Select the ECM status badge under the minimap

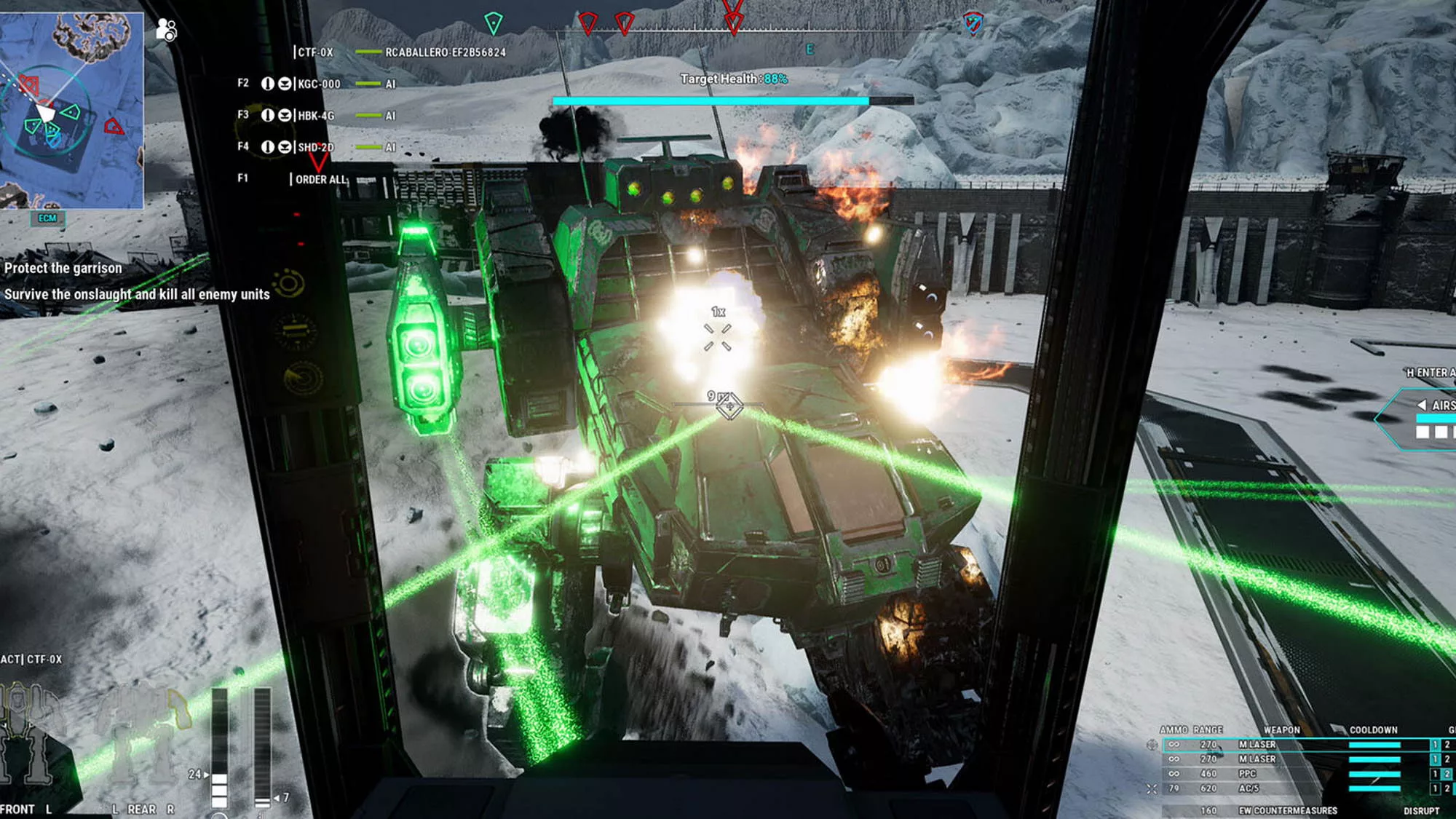(x=47, y=216)
